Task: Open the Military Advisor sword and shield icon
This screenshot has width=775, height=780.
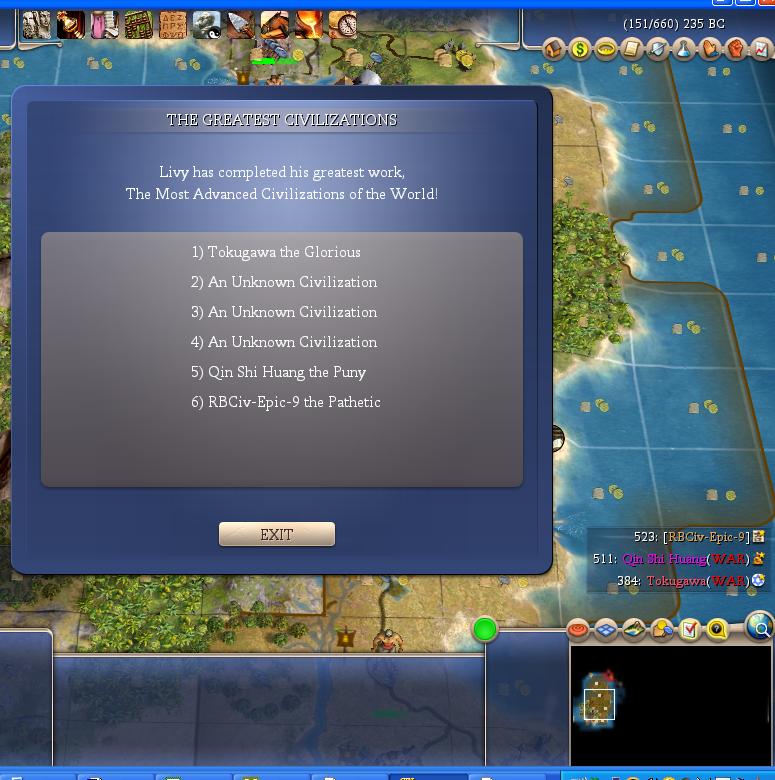Action: (x=658, y=49)
